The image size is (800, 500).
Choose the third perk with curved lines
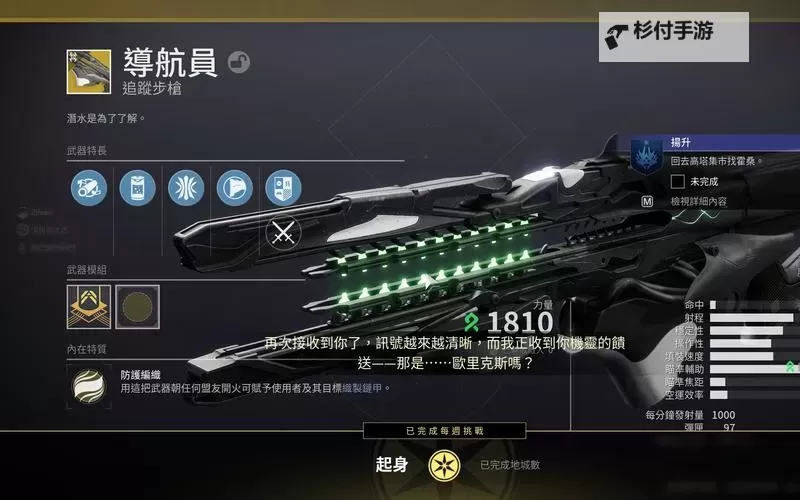pyautogui.click(x=186, y=187)
